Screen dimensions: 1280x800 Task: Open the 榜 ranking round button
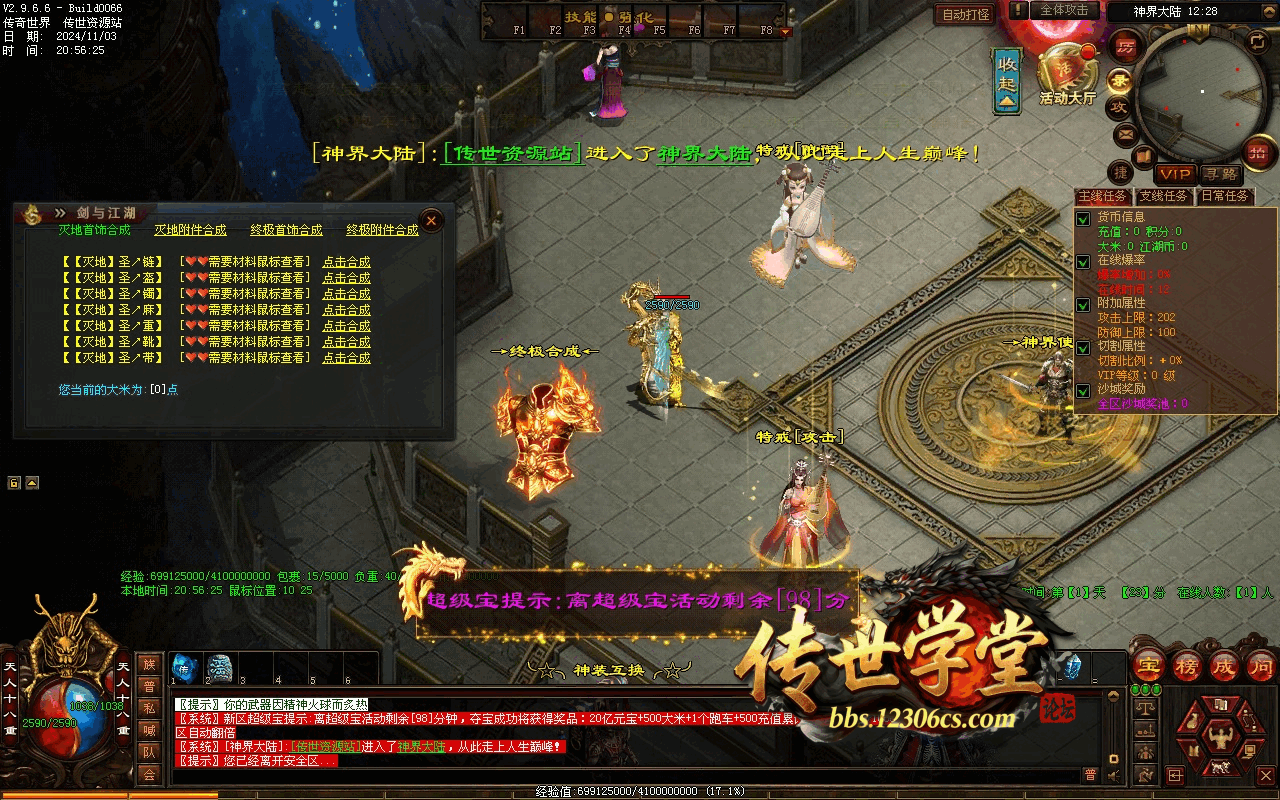[x=1186, y=664]
